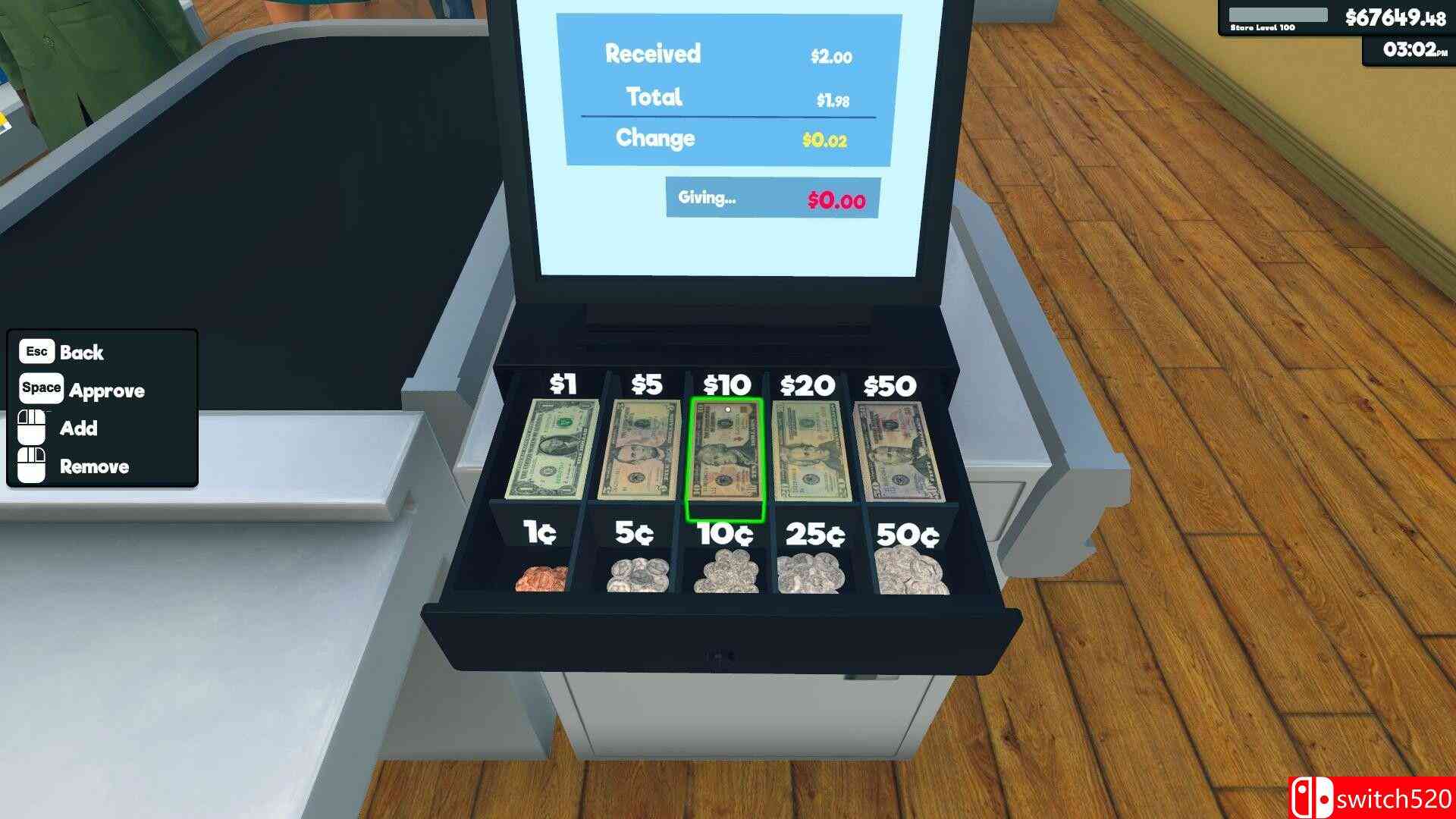Click the Space Approve keybind hint

(x=83, y=391)
